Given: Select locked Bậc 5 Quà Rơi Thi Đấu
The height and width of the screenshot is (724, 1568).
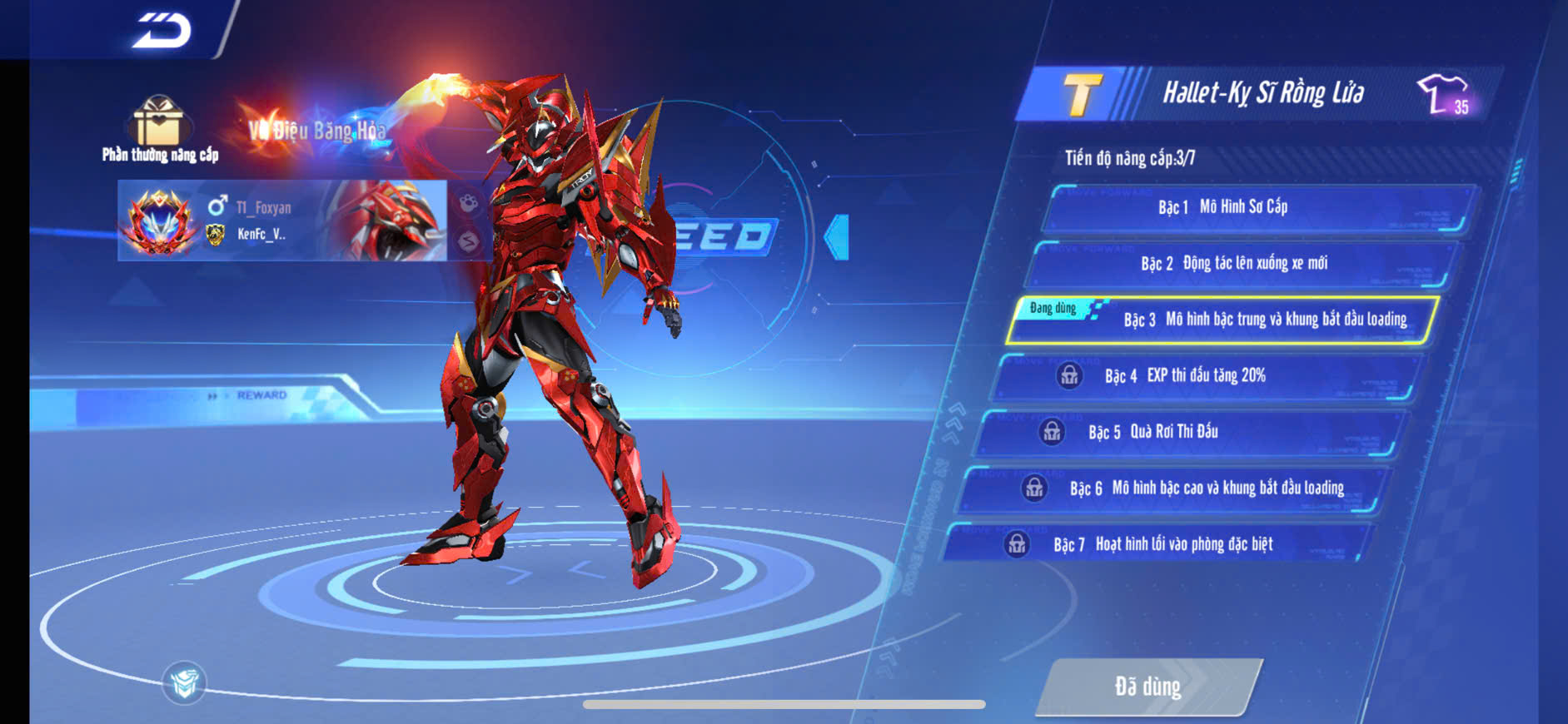Looking at the screenshot, I should [x=1191, y=432].
